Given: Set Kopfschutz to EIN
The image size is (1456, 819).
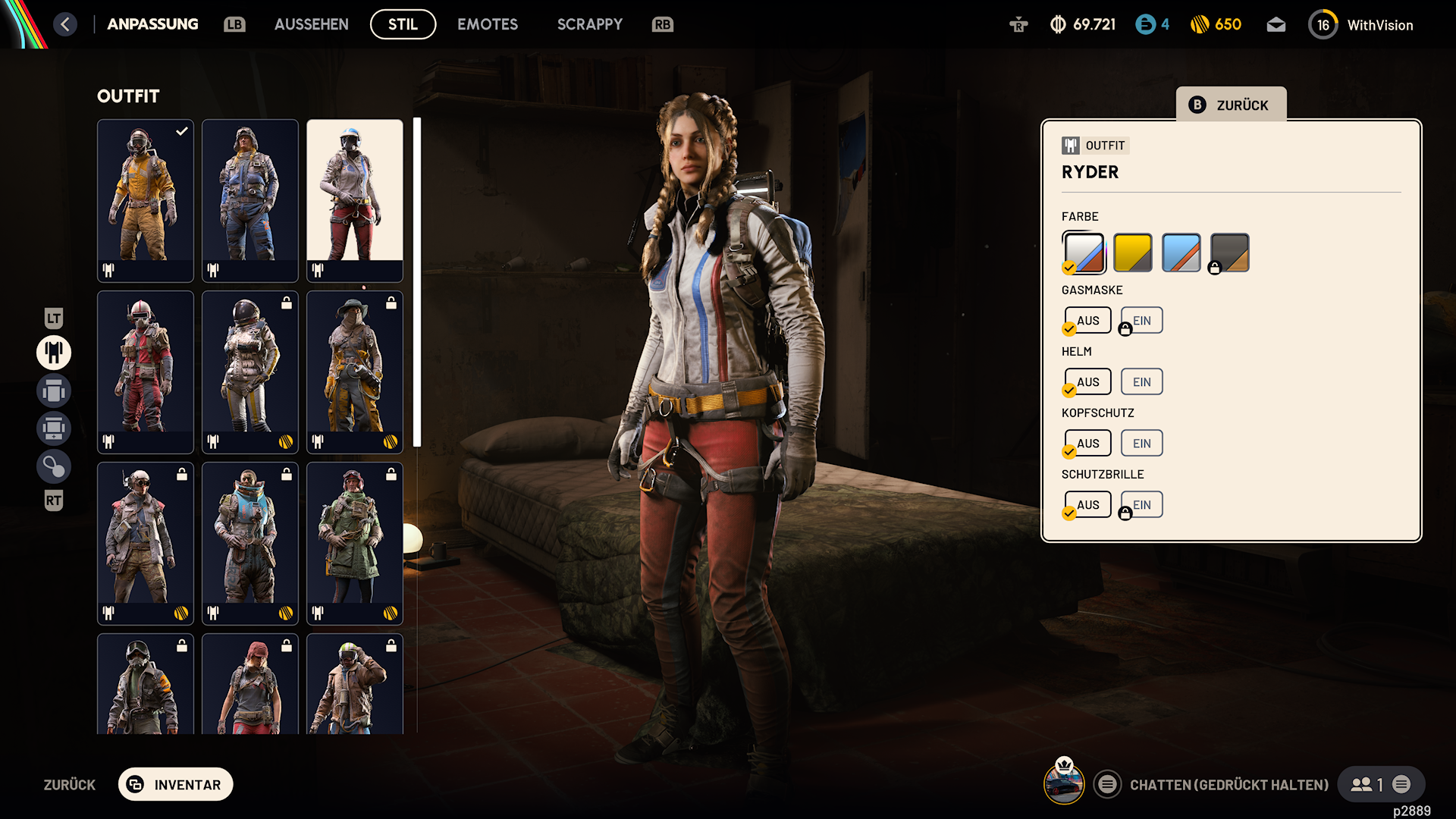Looking at the screenshot, I should tap(1141, 443).
